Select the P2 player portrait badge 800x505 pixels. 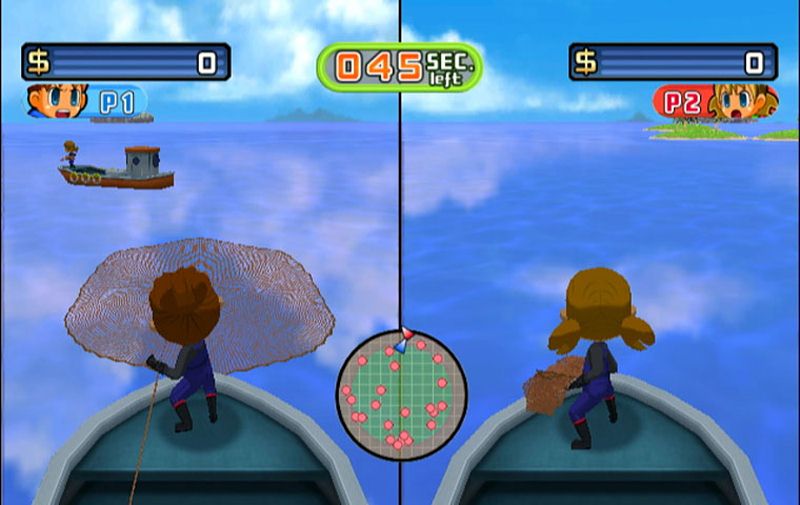[714, 101]
